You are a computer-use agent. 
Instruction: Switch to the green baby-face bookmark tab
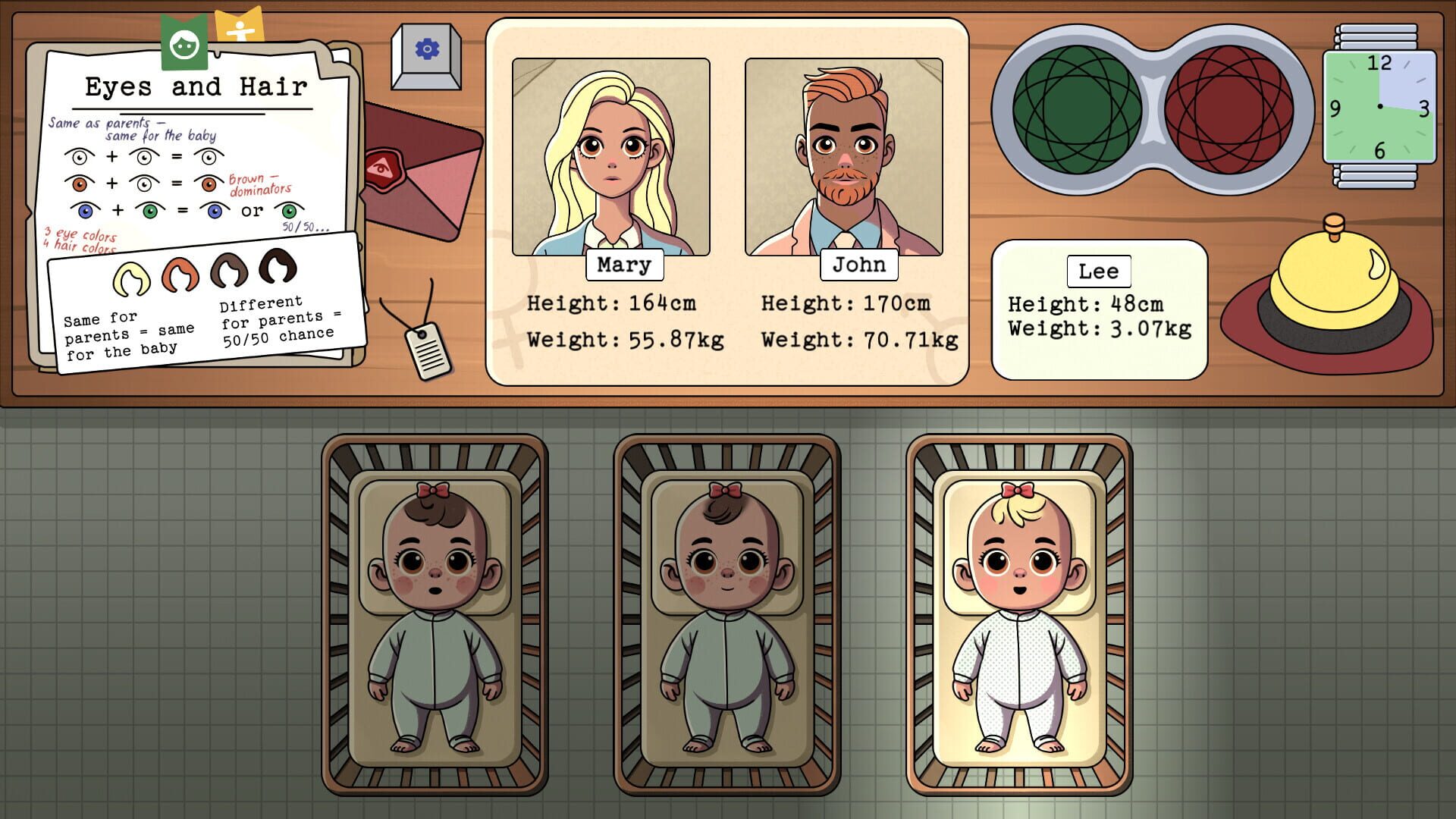click(x=184, y=42)
